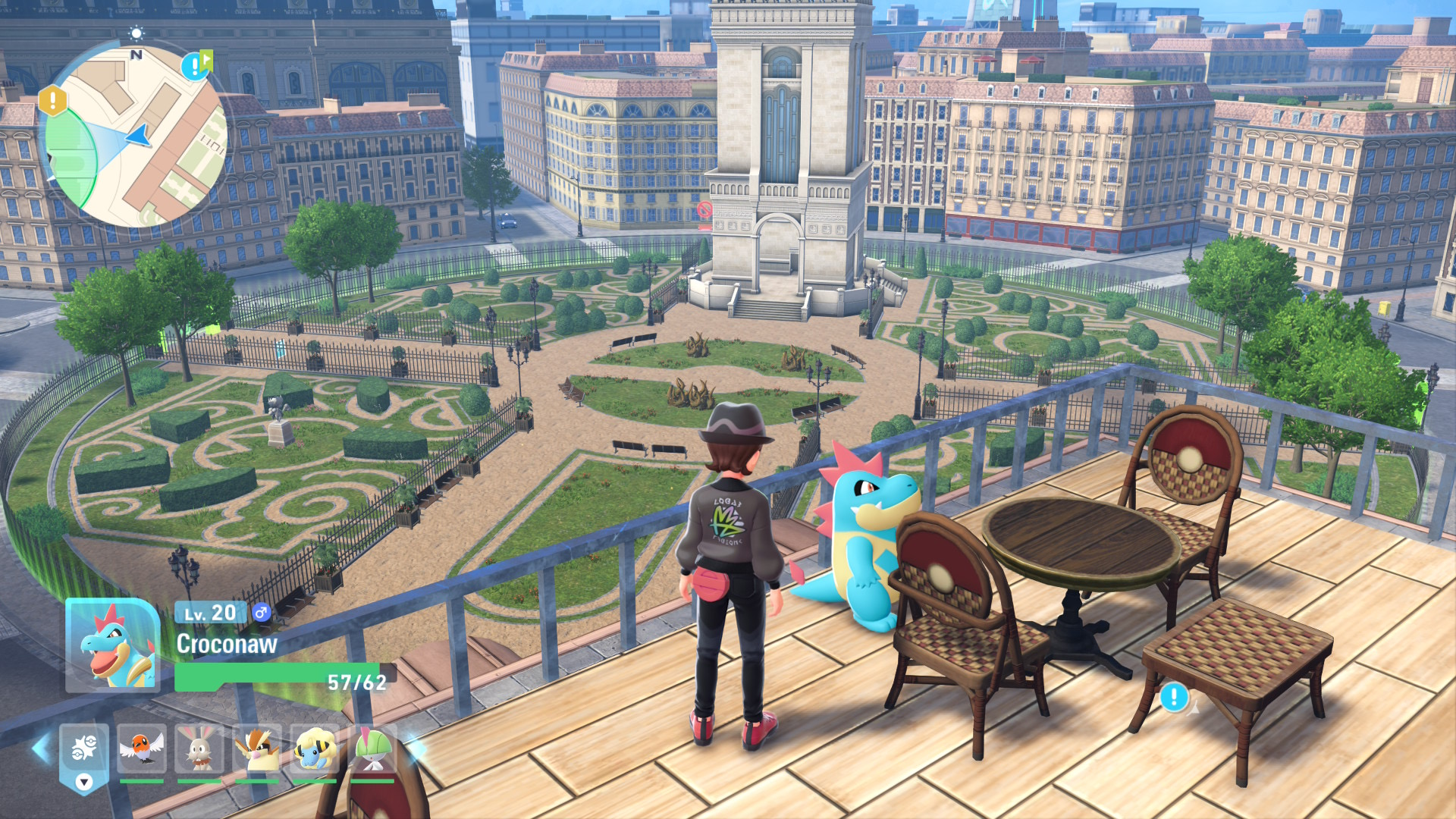
Task: Pick Mareep from the party bar
Action: coord(315,748)
